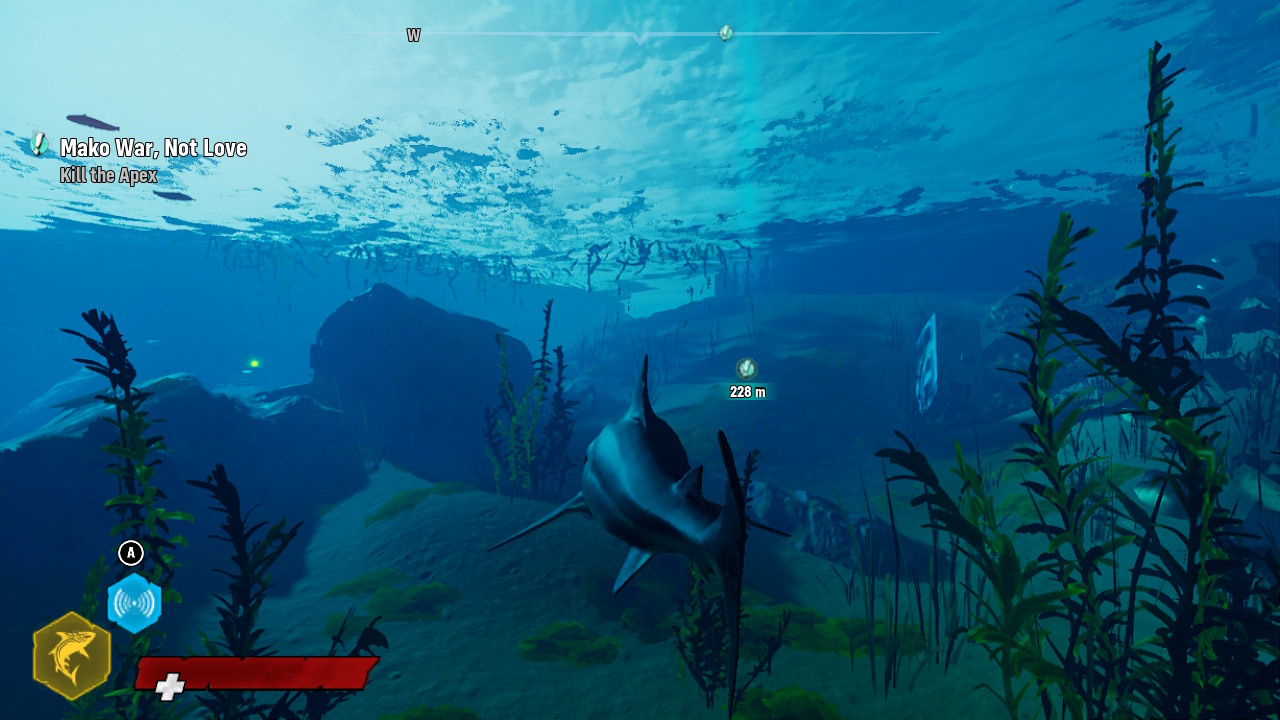Expand the Kill the Apex objective details

[x=110, y=173]
